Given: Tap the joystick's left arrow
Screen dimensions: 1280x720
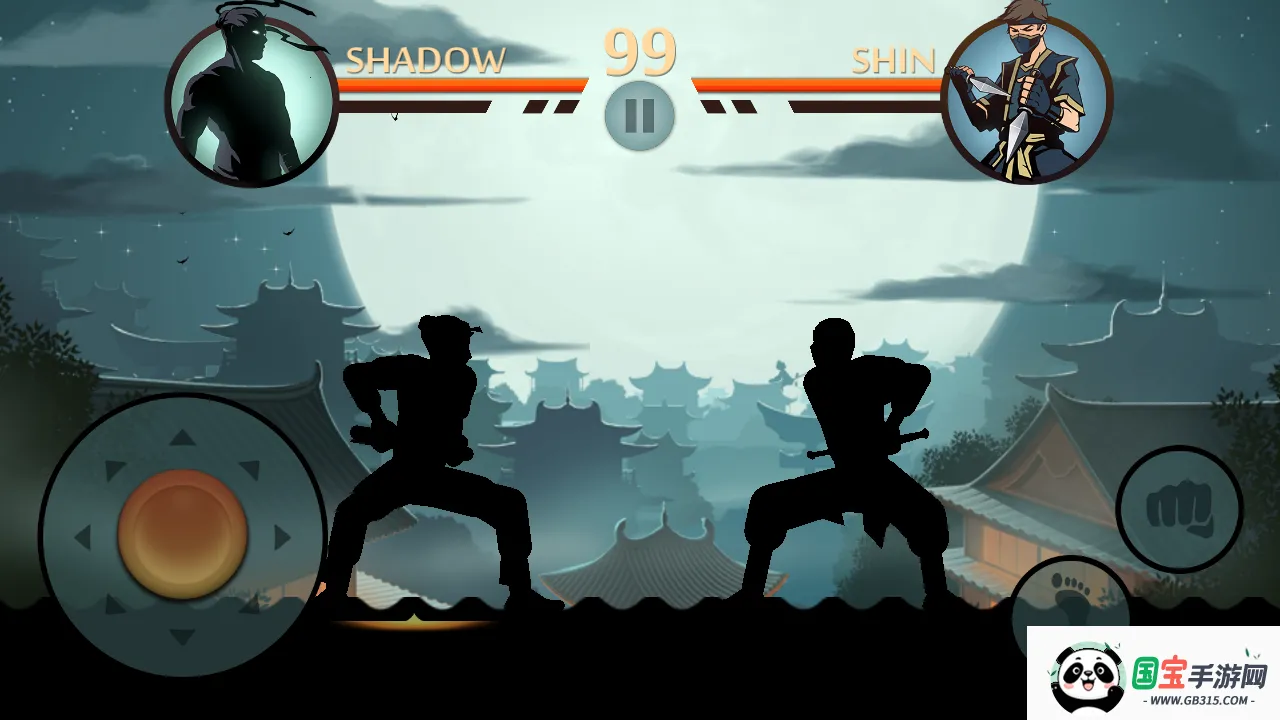Looking at the screenshot, I should pos(83,537).
